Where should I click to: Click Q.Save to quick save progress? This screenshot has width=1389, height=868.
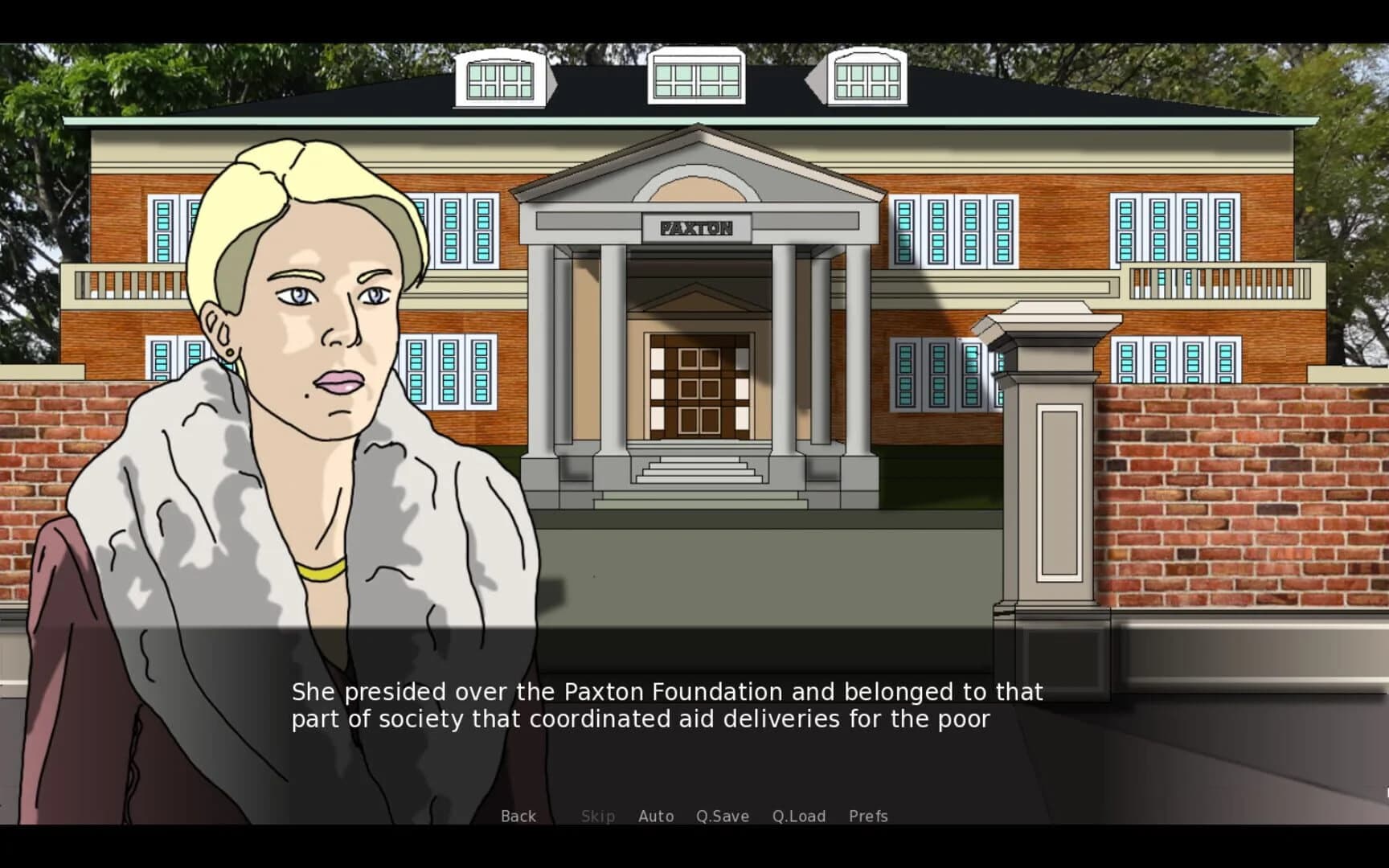(722, 816)
